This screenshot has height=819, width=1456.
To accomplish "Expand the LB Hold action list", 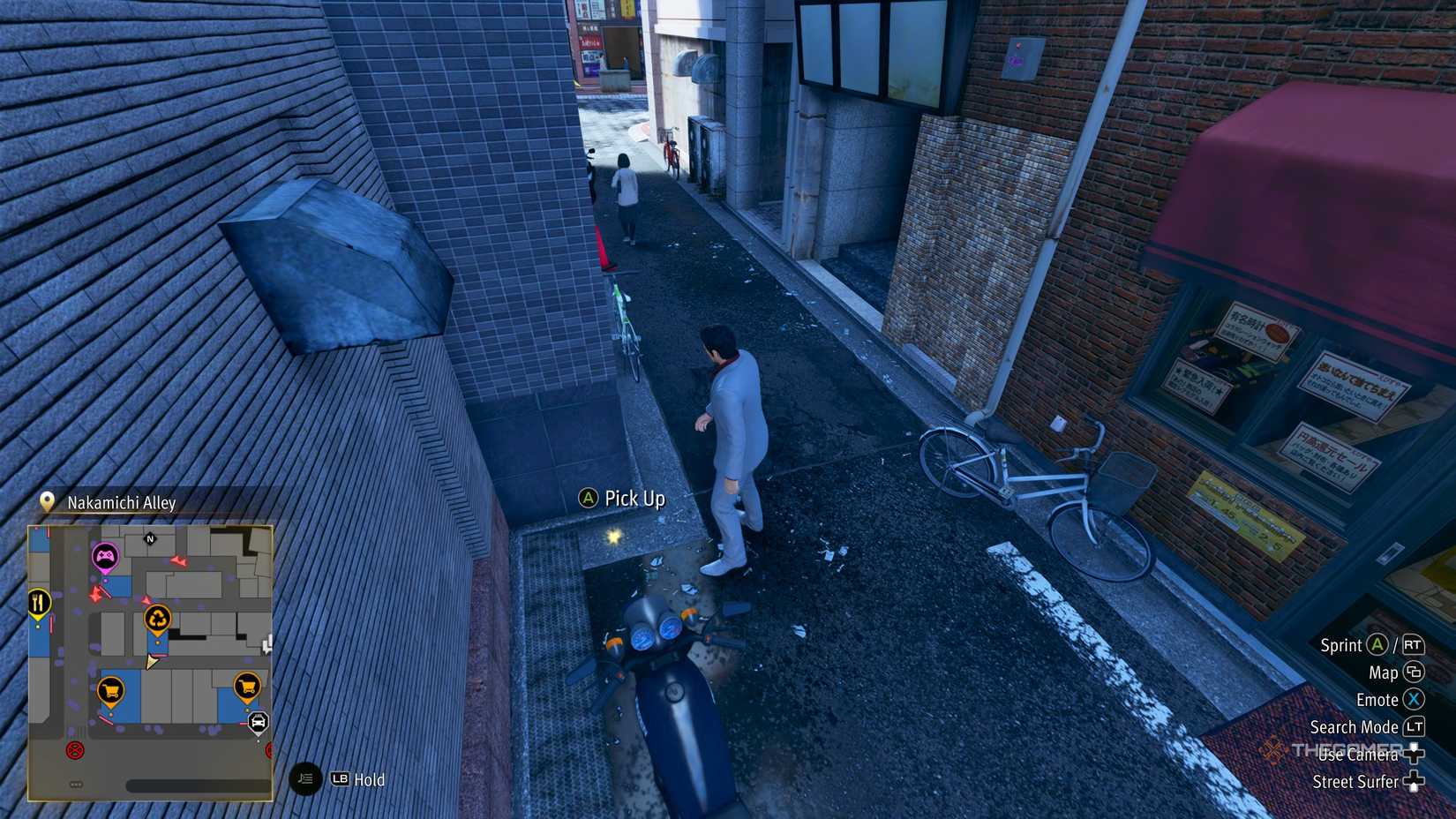I will (340, 780).
